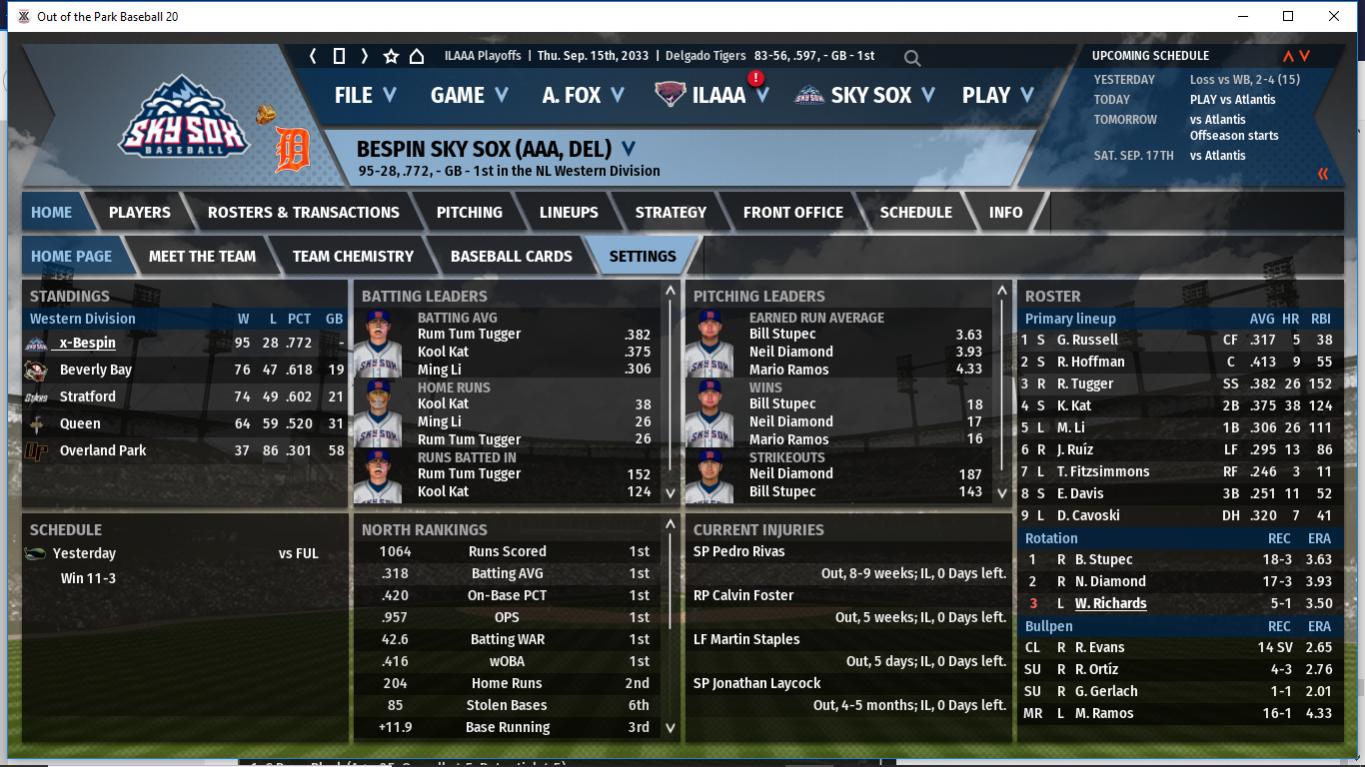The image size is (1365, 767).
Task: Show the STRATEGY tab
Action: click(x=670, y=212)
